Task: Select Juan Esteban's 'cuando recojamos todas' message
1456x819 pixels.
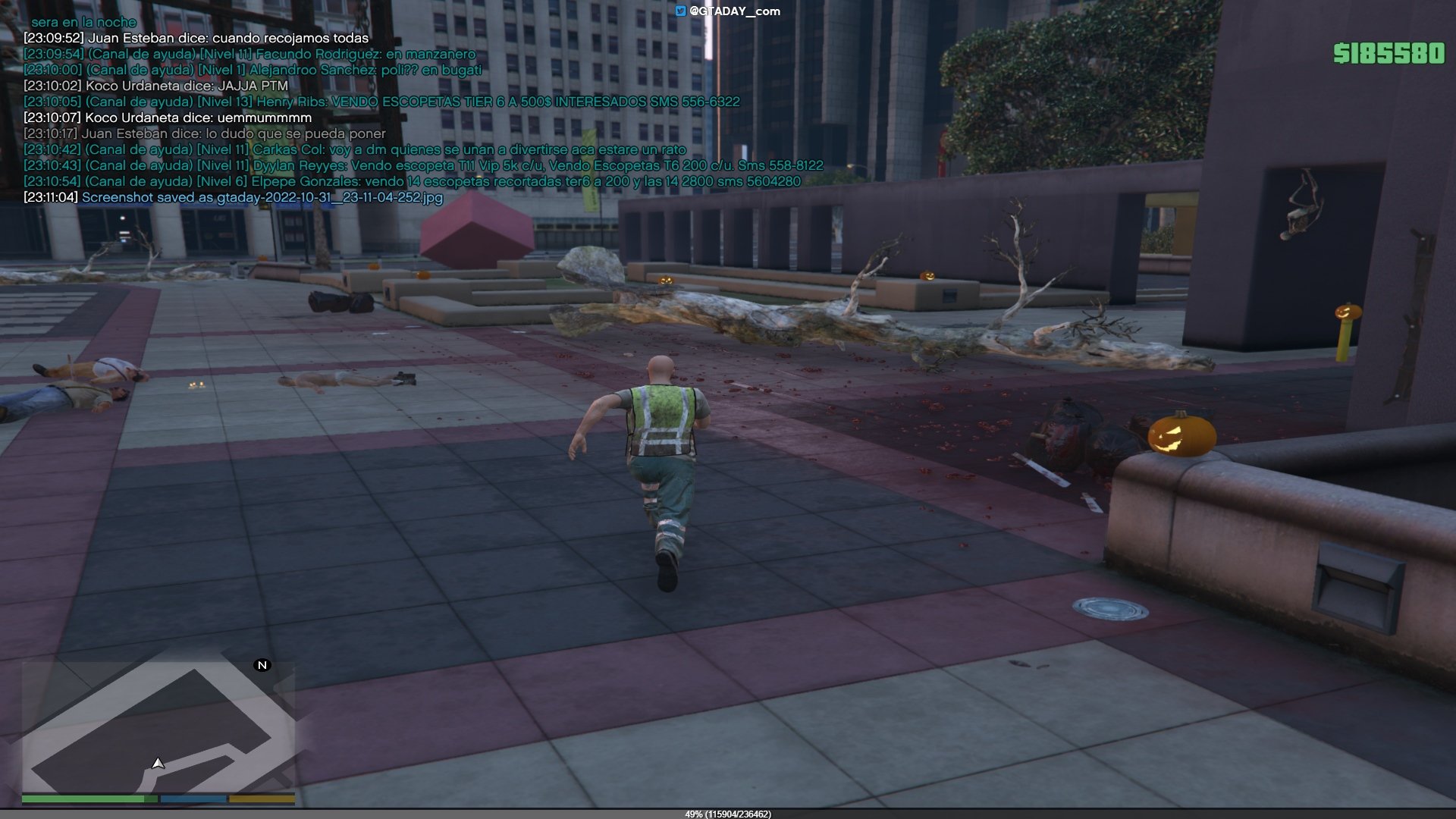Action: pyautogui.click(x=196, y=38)
